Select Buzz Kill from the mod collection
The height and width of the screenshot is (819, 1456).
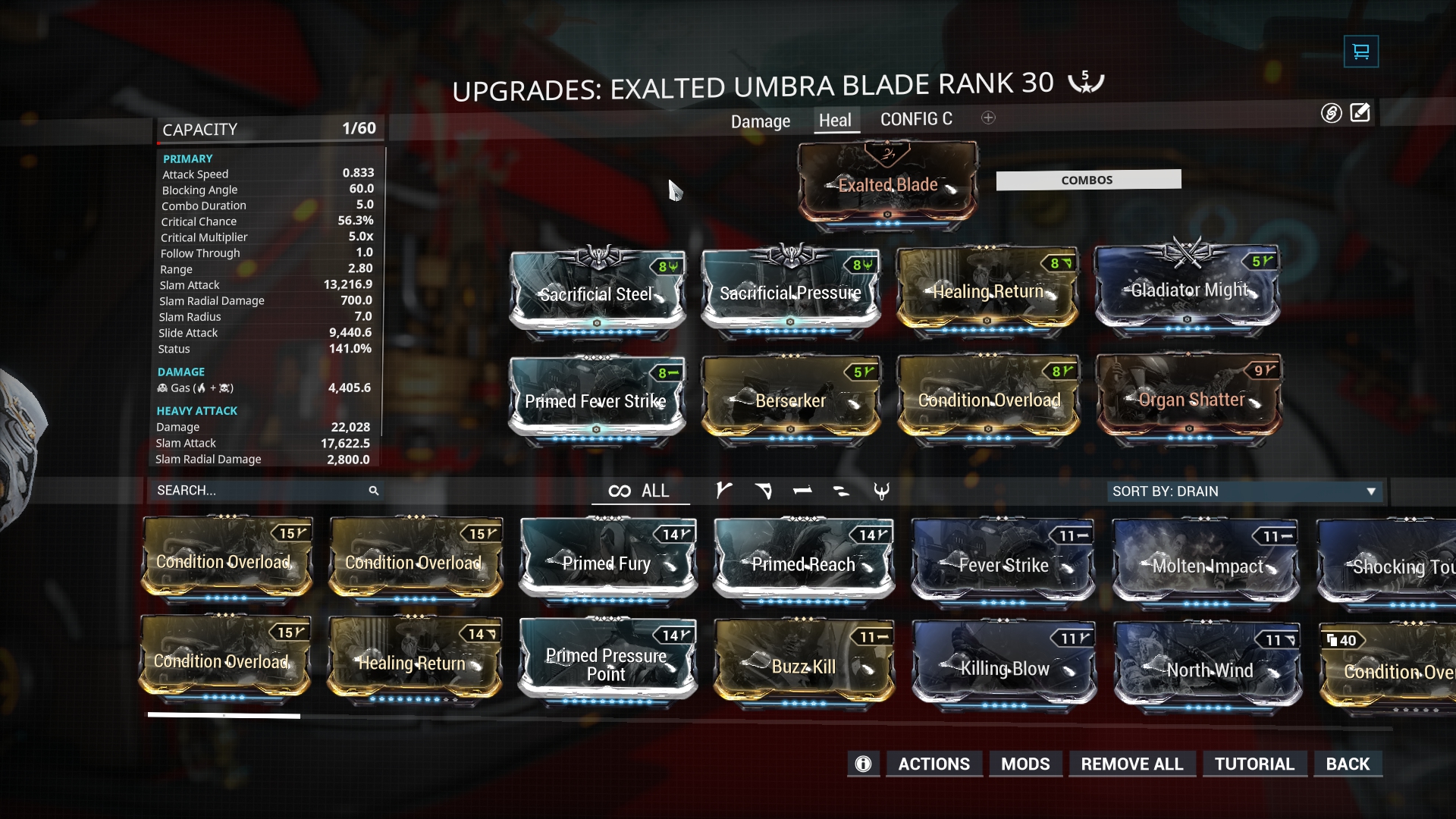[x=803, y=666]
